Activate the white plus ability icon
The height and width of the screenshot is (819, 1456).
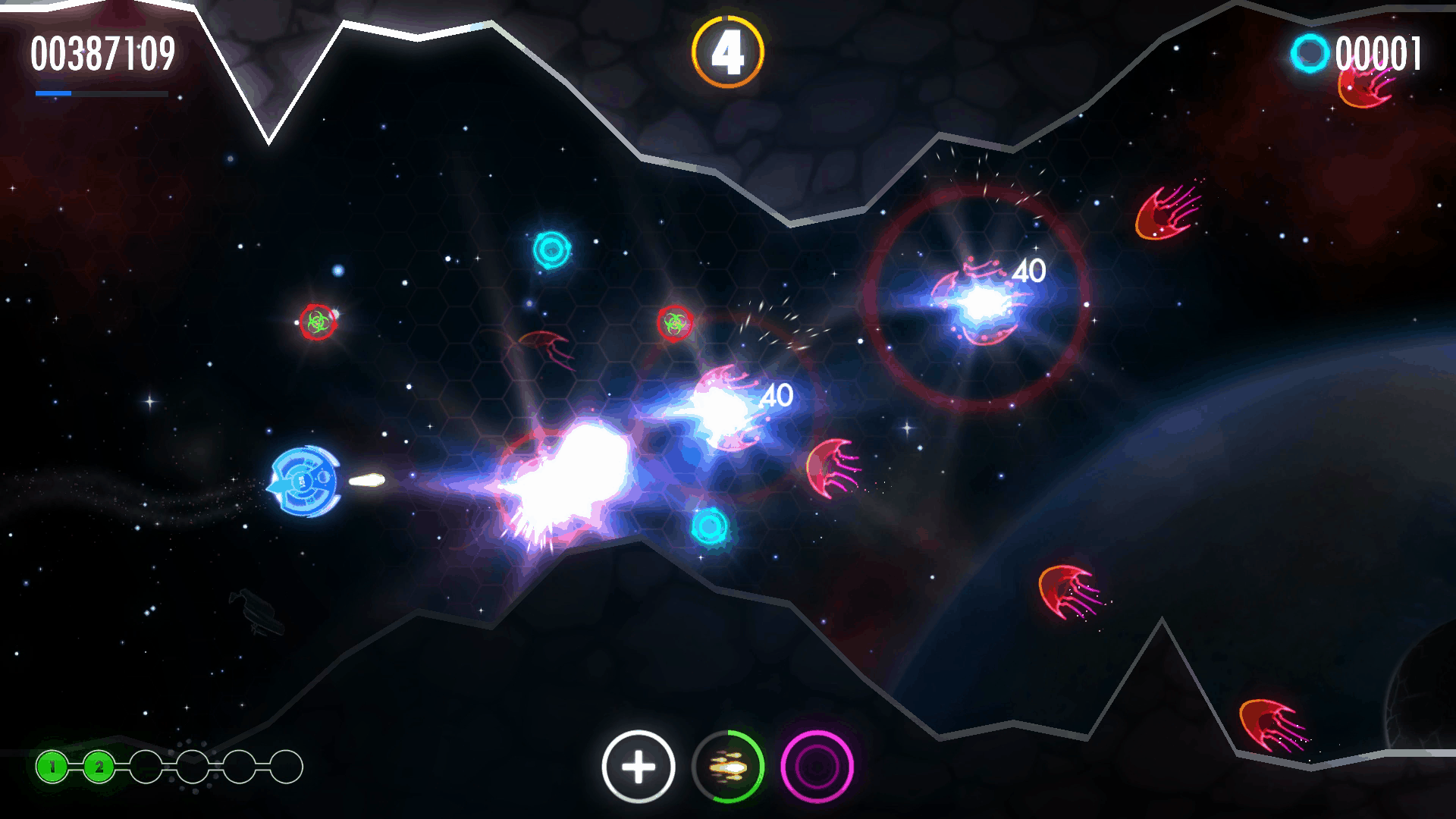tap(639, 767)
